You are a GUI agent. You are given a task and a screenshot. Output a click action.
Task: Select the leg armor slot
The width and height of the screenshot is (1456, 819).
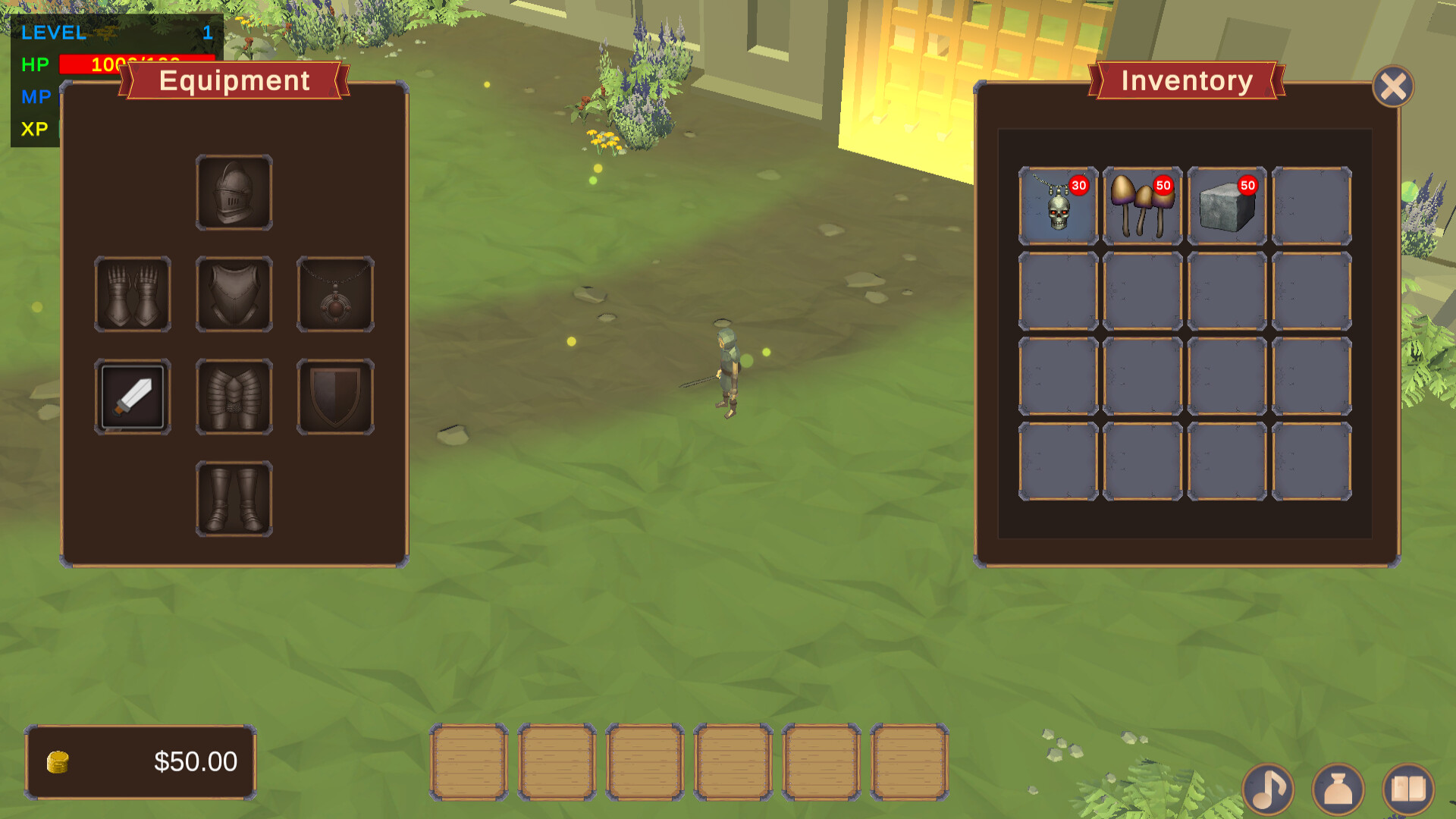click(234, 396)
